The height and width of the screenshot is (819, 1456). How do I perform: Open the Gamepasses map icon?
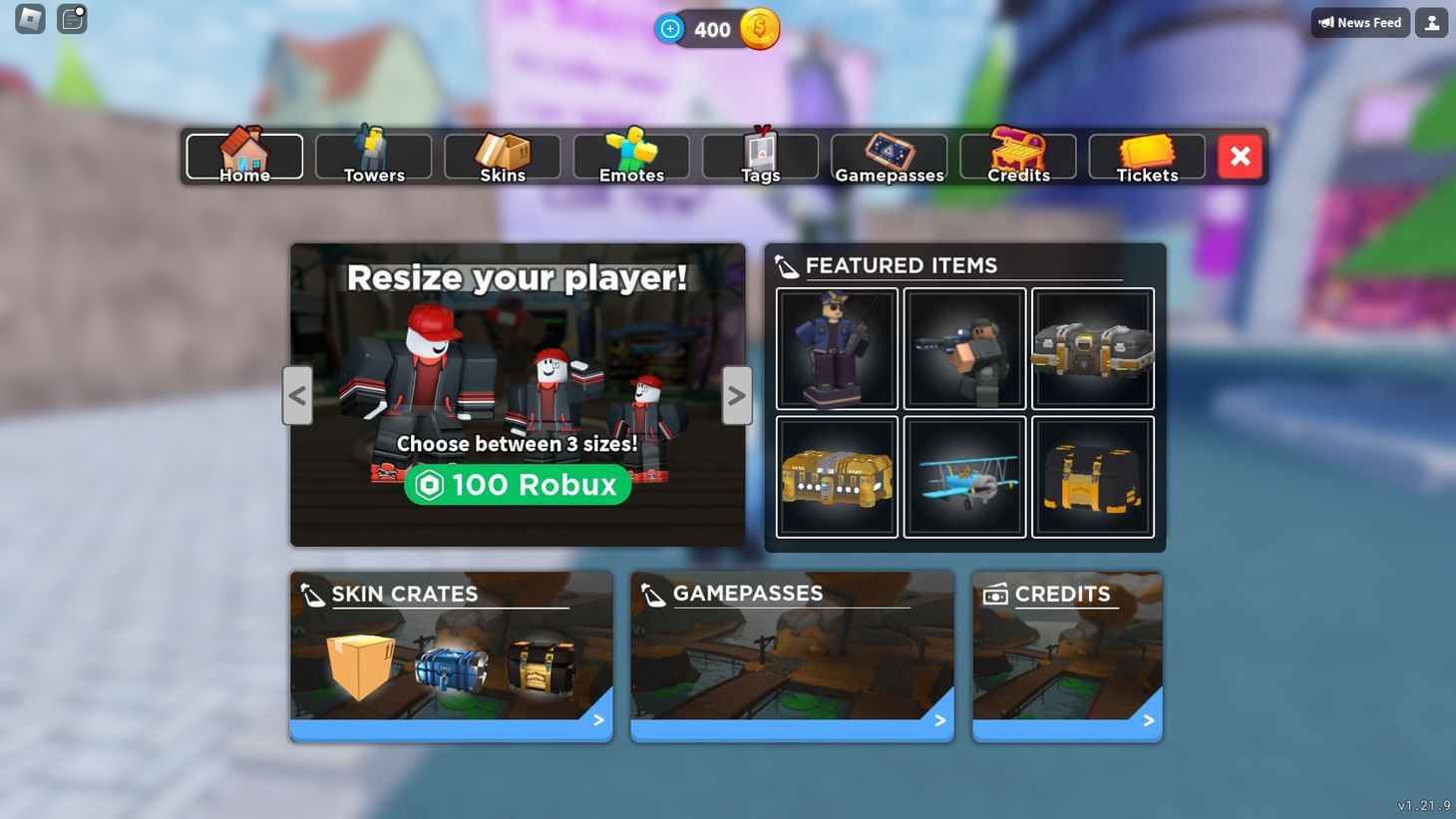(x=888, y=150)
